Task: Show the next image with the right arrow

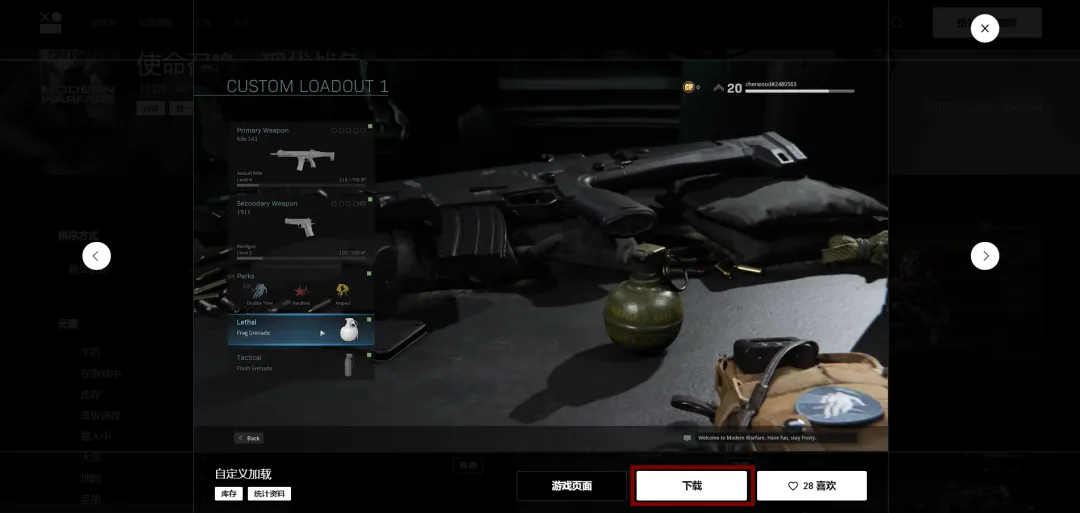Action: [985, 256]
